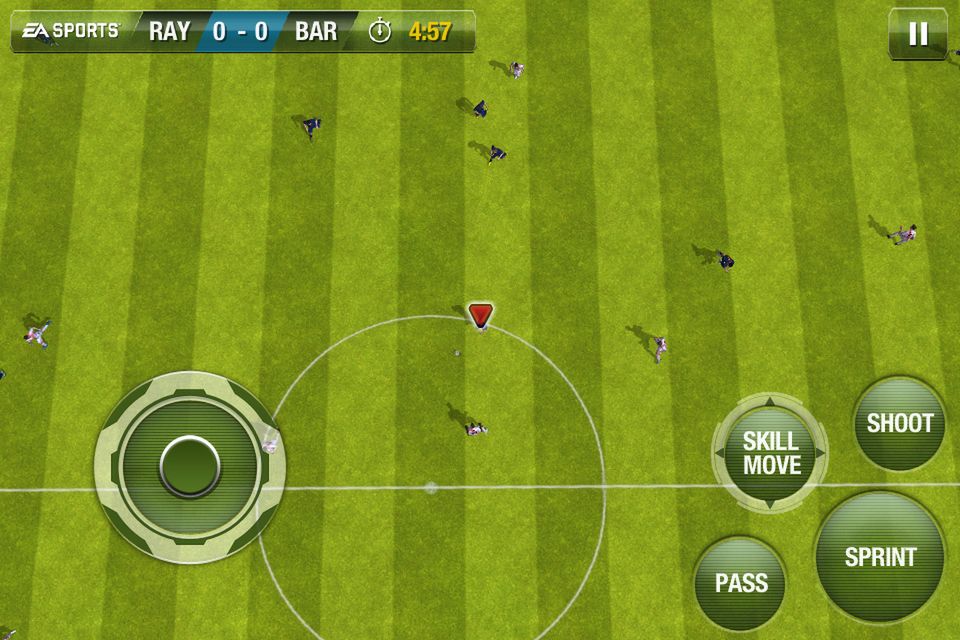
Task: Activate the SKILL MOVE button
Action: click(770, 453)
